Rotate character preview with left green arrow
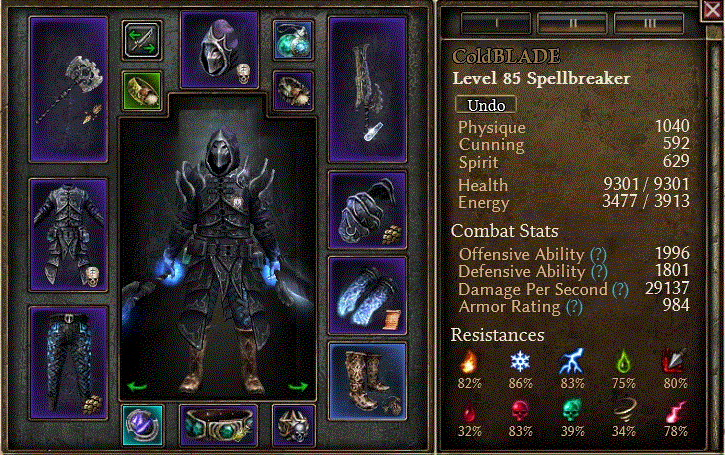 pyautogui.click(x=131, y=386)
